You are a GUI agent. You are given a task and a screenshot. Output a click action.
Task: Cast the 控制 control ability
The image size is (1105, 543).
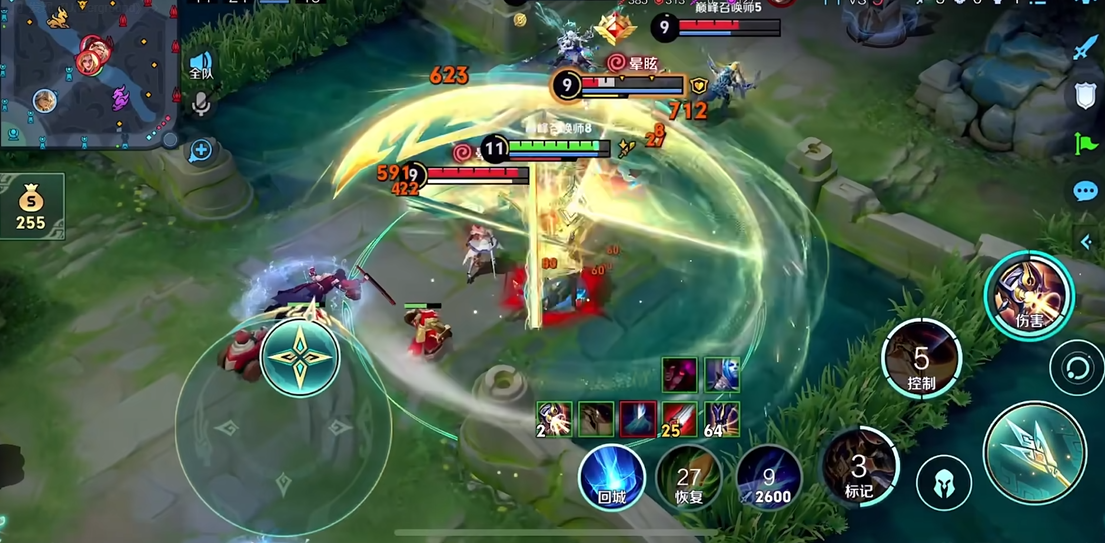coord(921,358)
